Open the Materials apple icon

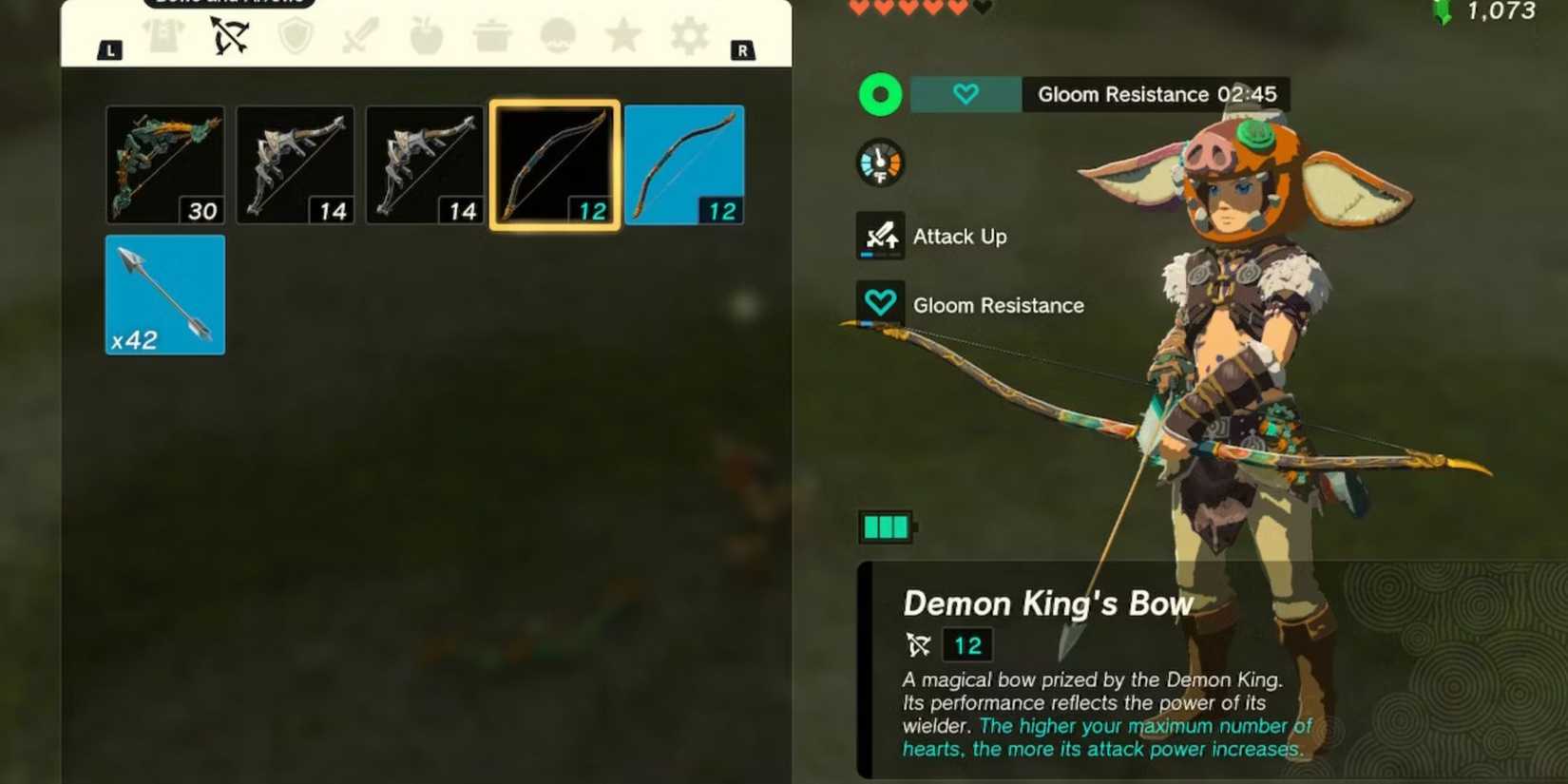coord(425,35)
